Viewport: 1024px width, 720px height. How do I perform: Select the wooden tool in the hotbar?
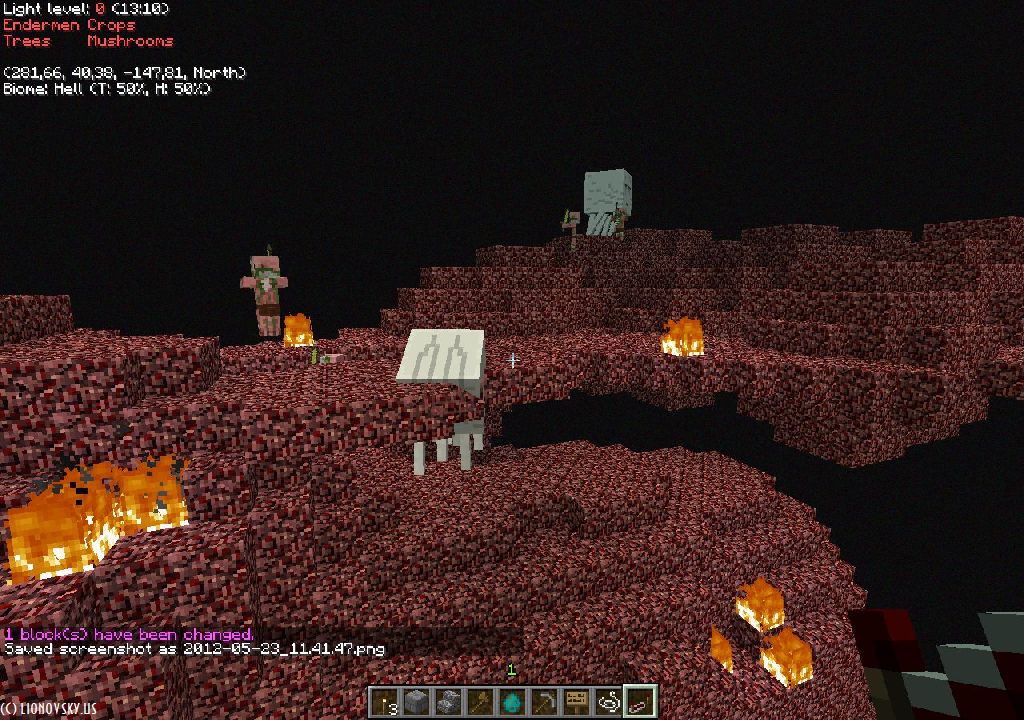481,702
